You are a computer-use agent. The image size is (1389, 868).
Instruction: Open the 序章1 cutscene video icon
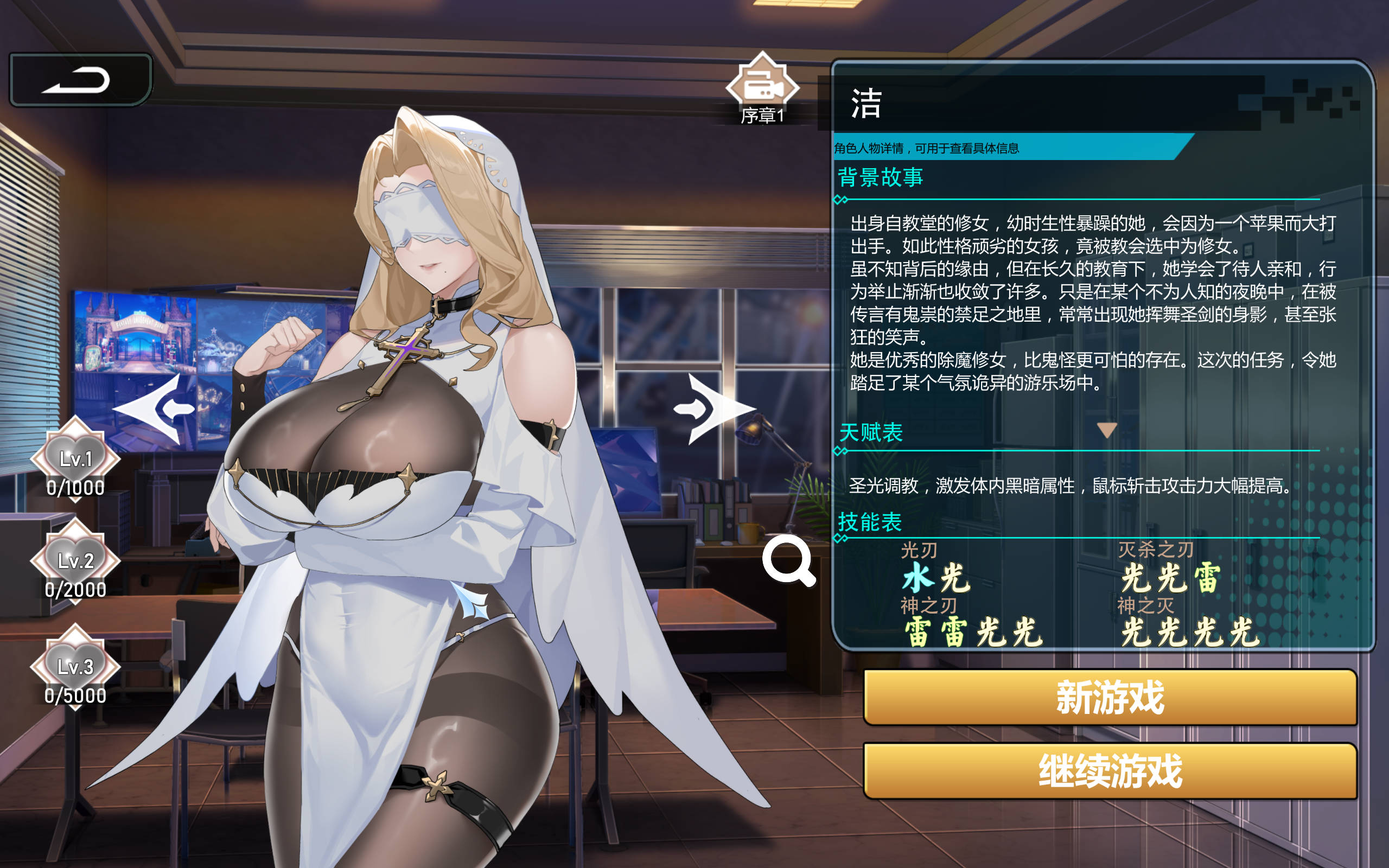pyautogui.click(x=763, y=86)
